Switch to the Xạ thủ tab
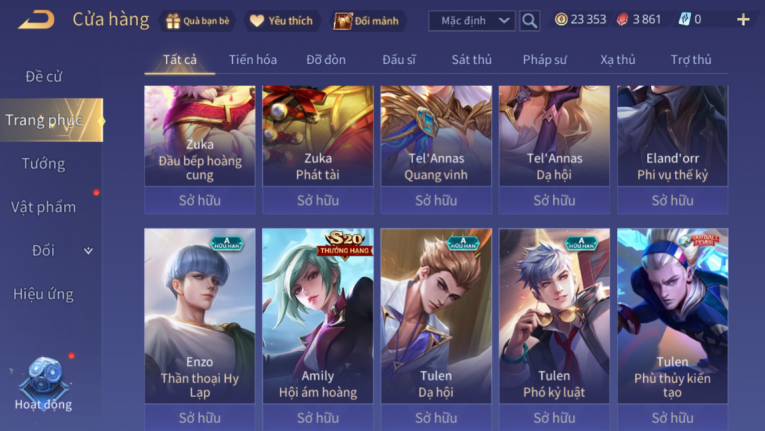The height and width of the screenshot is (431, 765). pyautogui.click(x=618, y=59)
